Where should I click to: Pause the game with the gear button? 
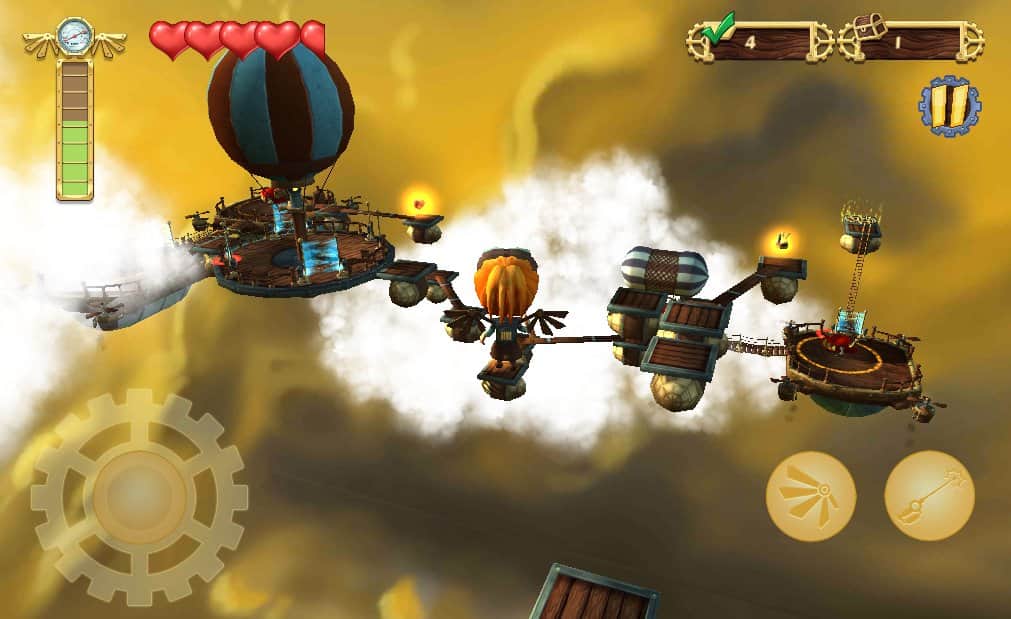coord(949,106)
